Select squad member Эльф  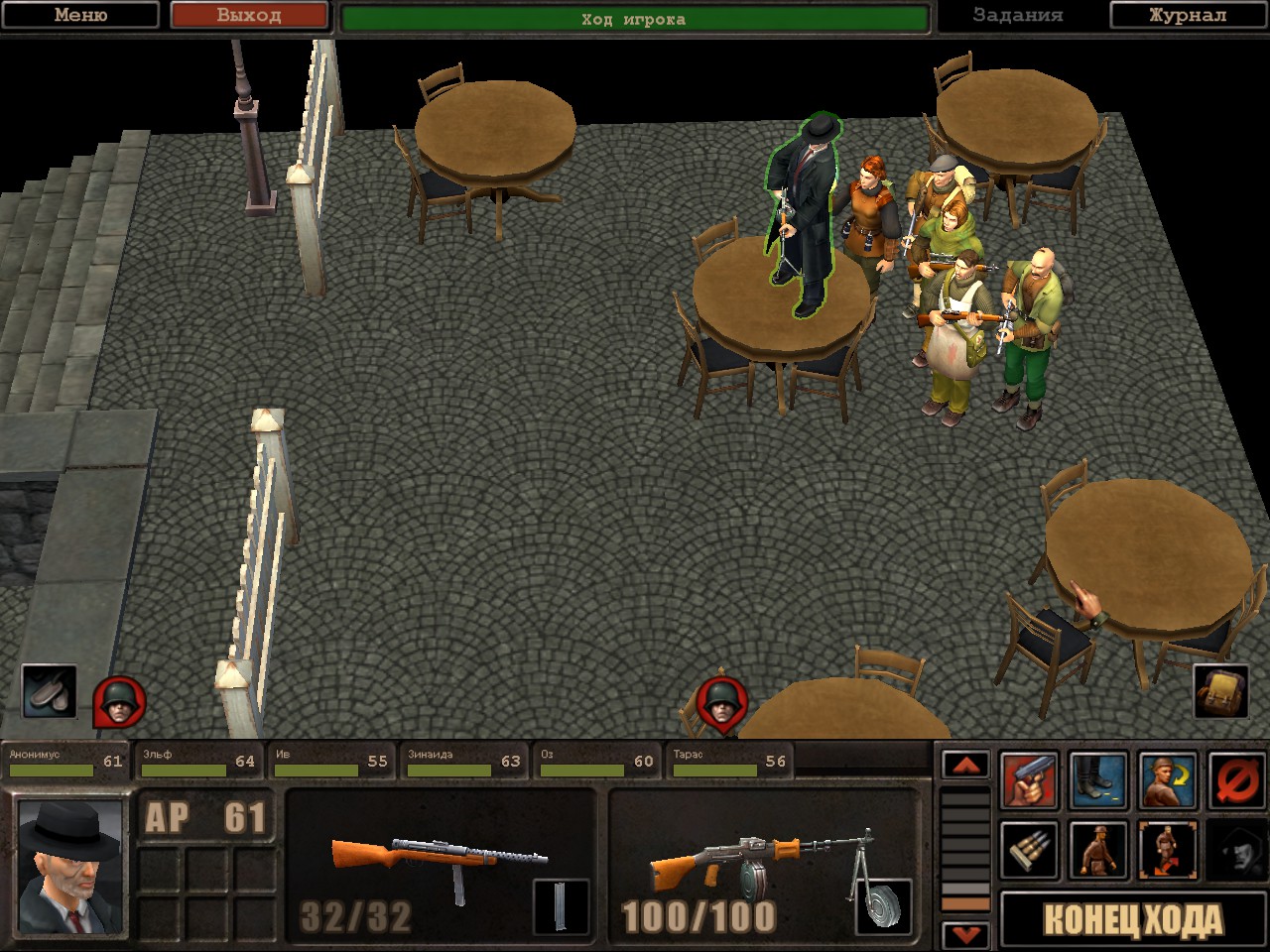point(198,762)
